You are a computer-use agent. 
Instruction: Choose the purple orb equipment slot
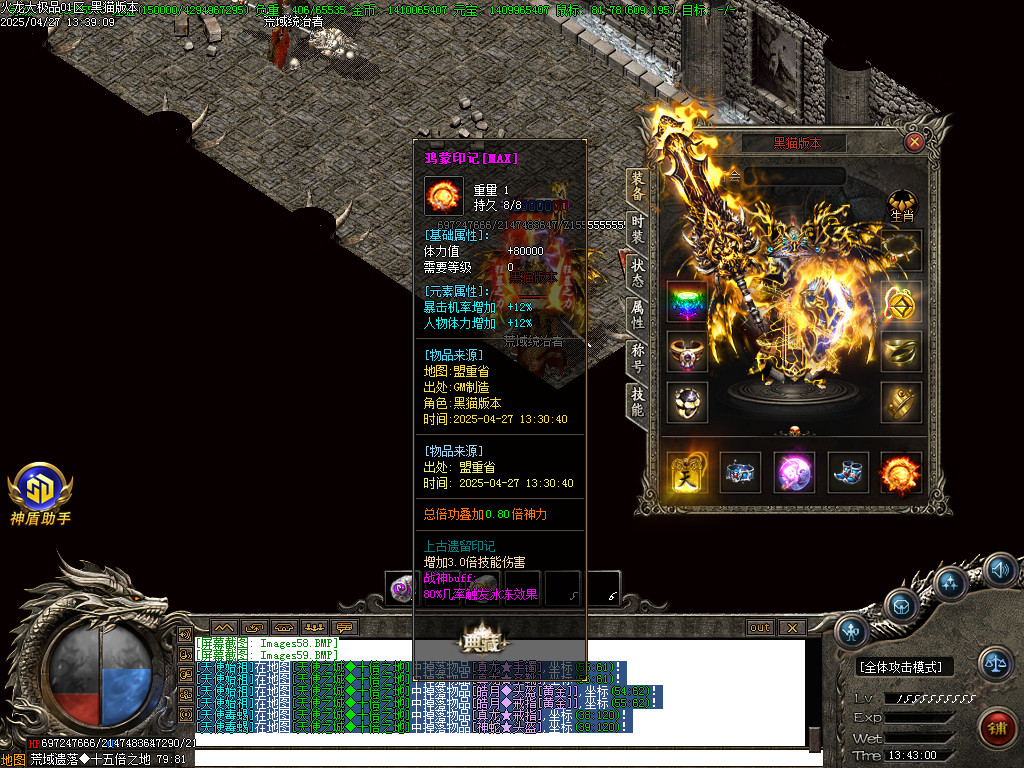coord(794,472)
